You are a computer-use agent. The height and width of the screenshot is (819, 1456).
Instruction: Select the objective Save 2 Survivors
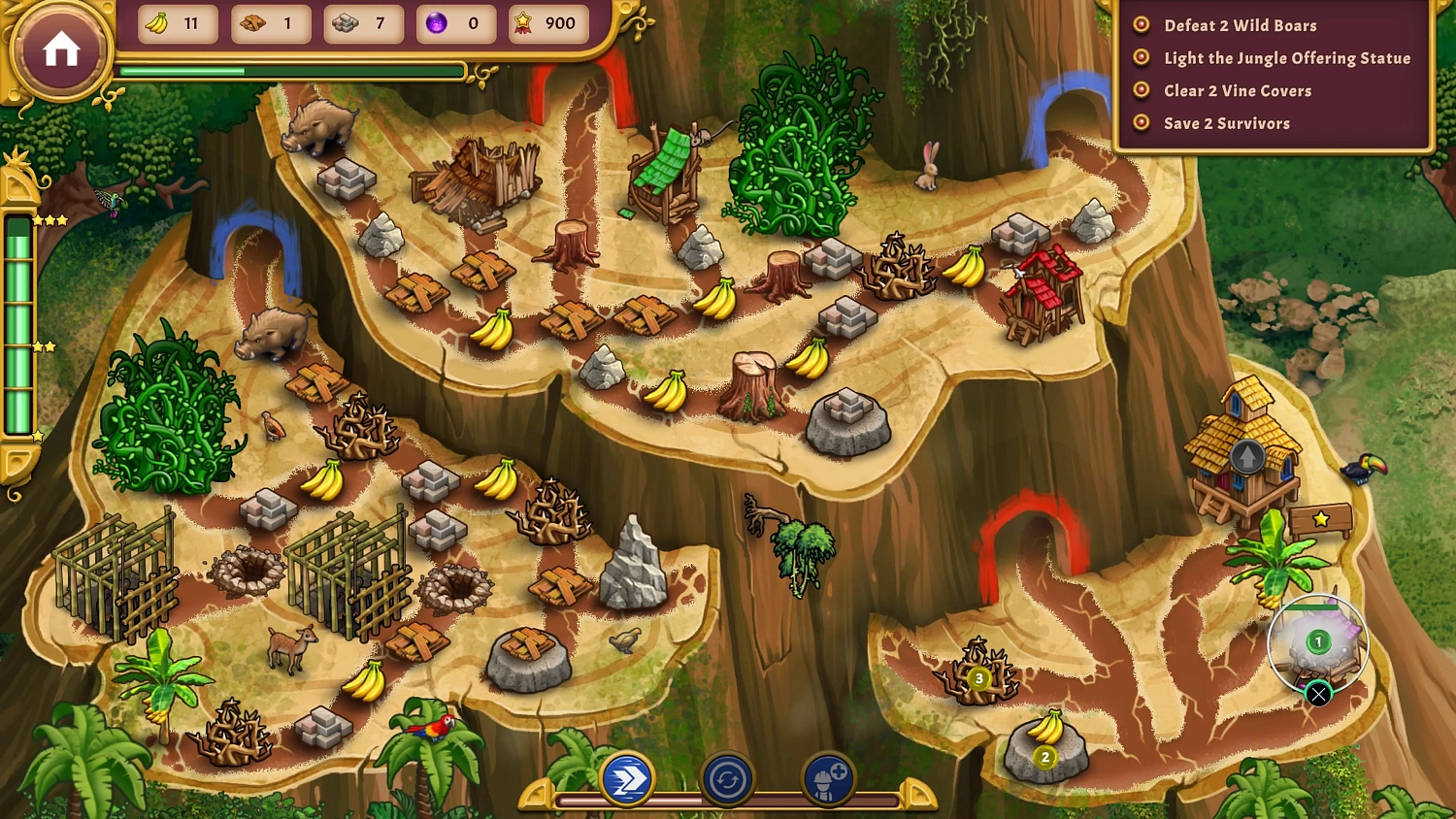(1226, 123)
